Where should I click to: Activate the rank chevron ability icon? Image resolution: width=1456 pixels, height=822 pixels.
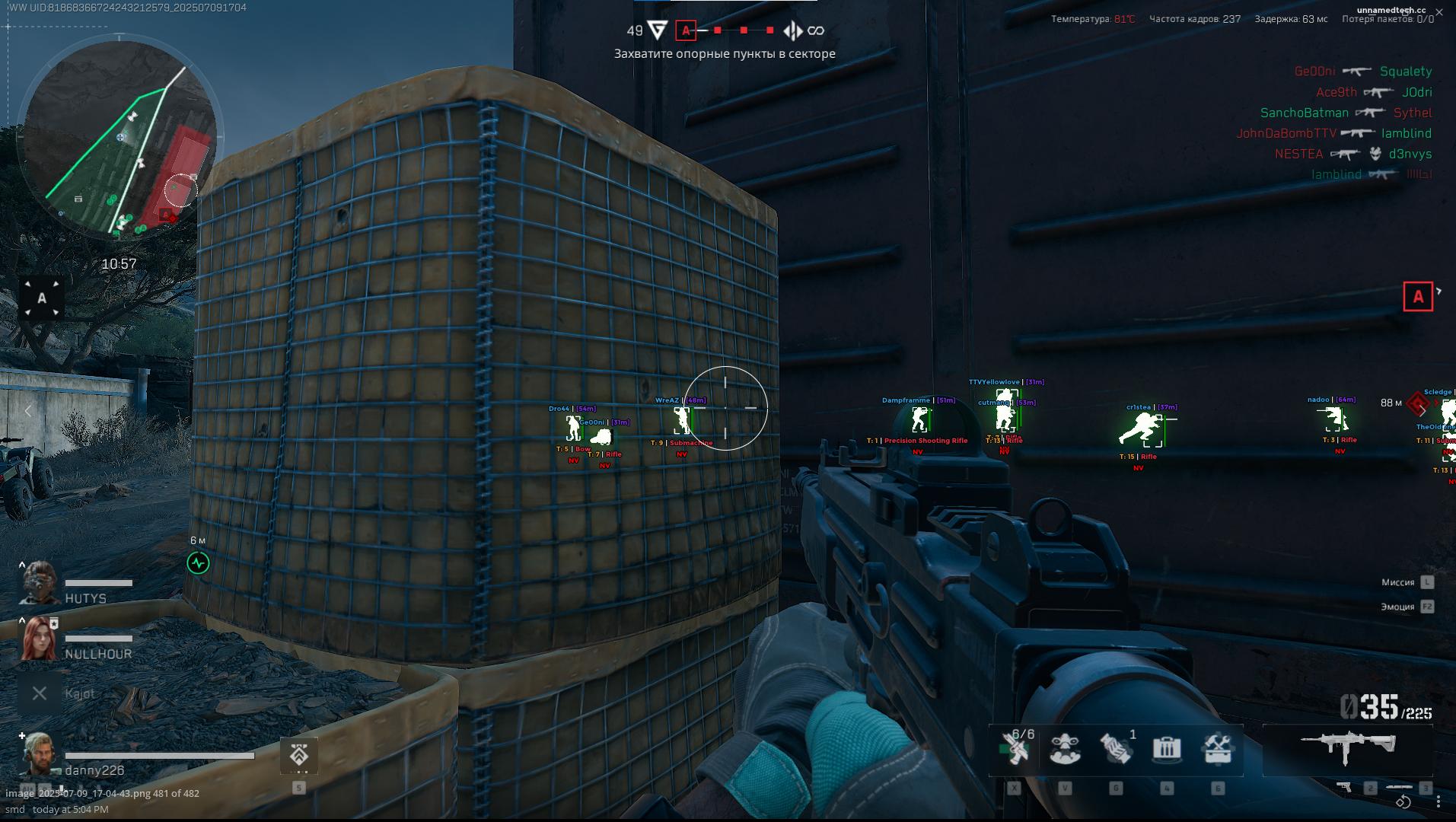pos(298,756)
